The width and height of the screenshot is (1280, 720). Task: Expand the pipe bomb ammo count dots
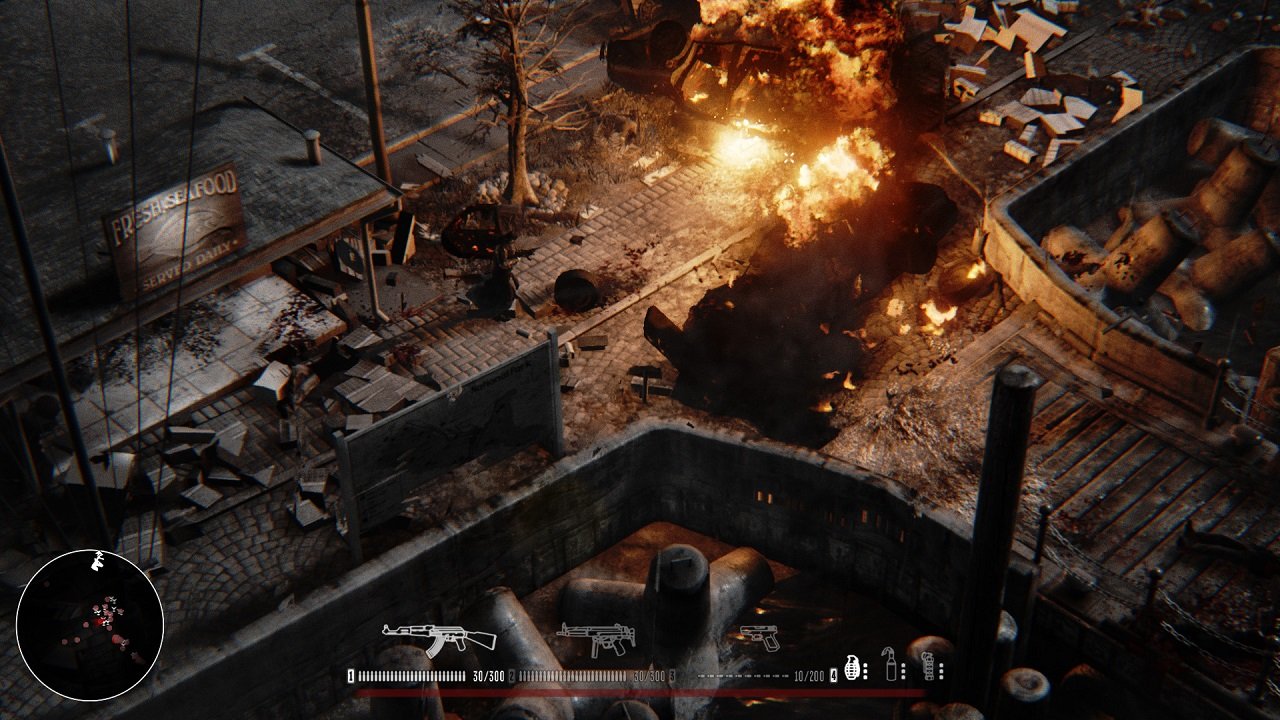tap(940, 673)
